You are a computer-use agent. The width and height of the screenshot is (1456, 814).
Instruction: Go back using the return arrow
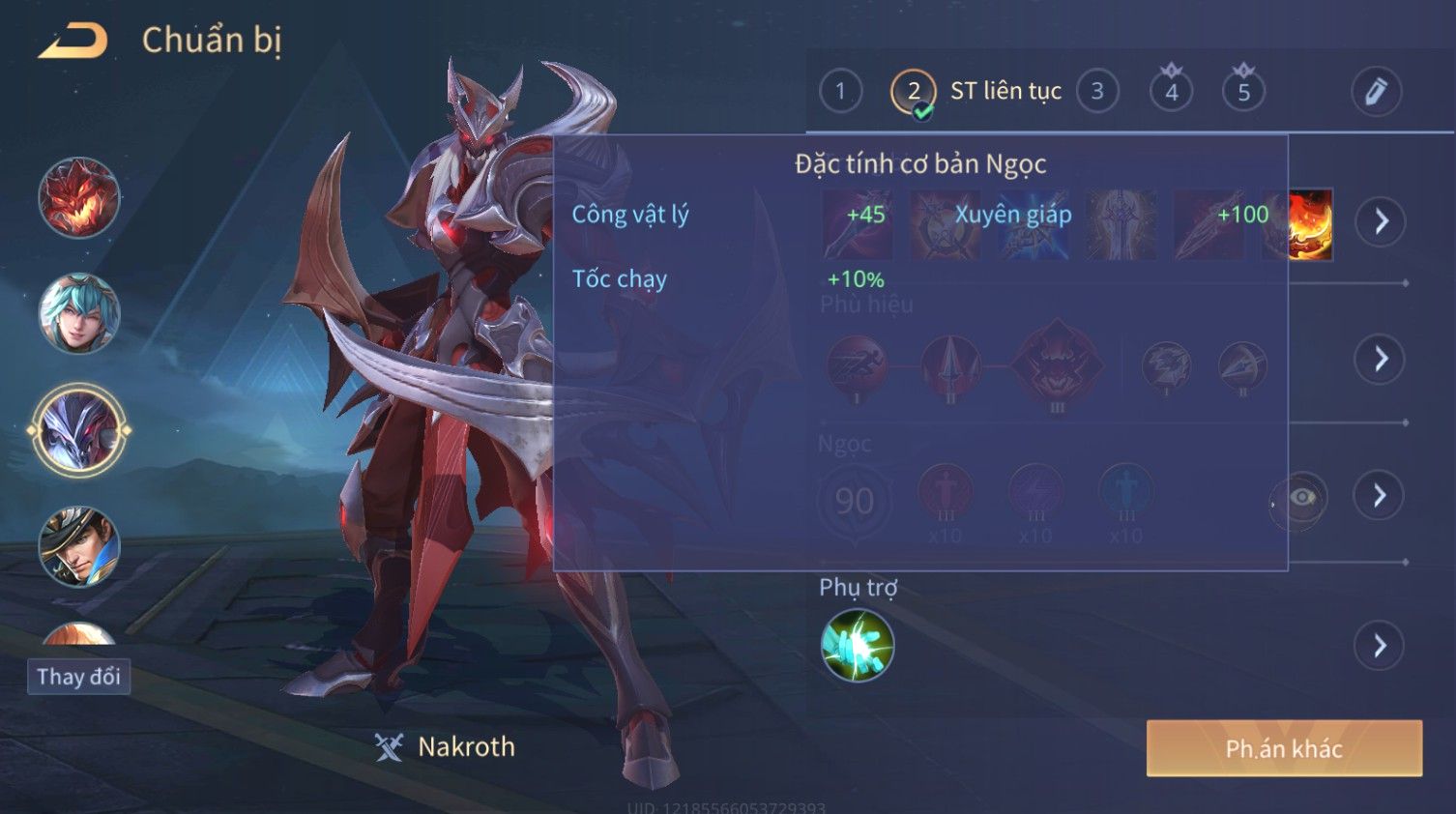(73, 41)
